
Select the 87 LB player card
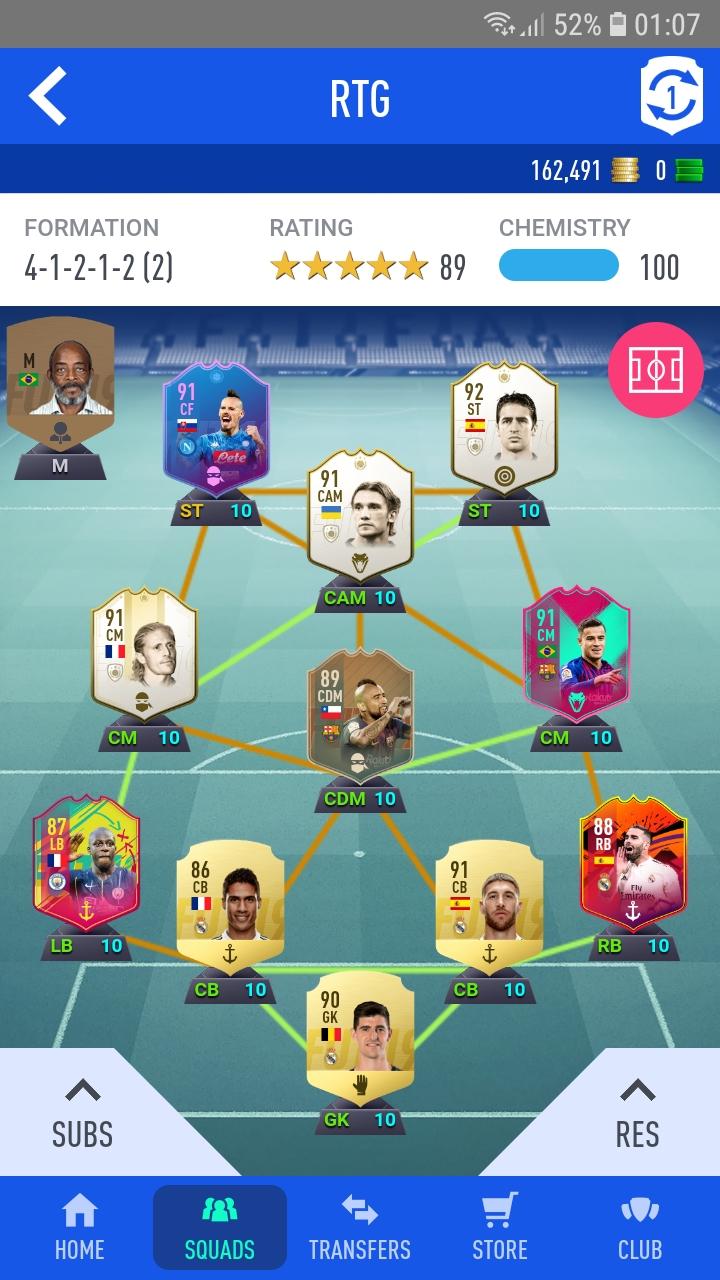coord(86,866)
